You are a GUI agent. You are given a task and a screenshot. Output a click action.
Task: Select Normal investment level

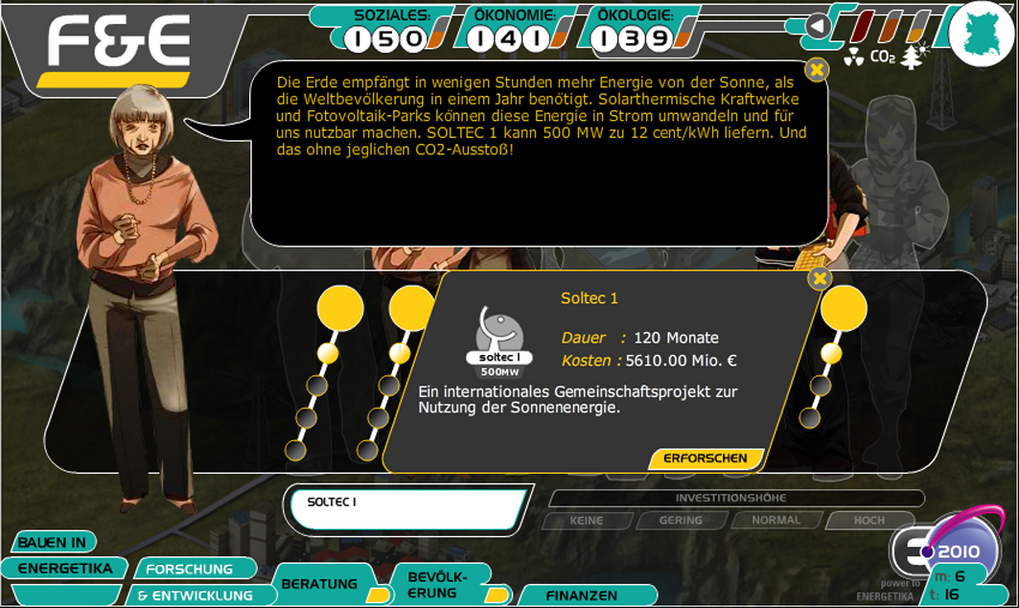click(x=776, y=520)
